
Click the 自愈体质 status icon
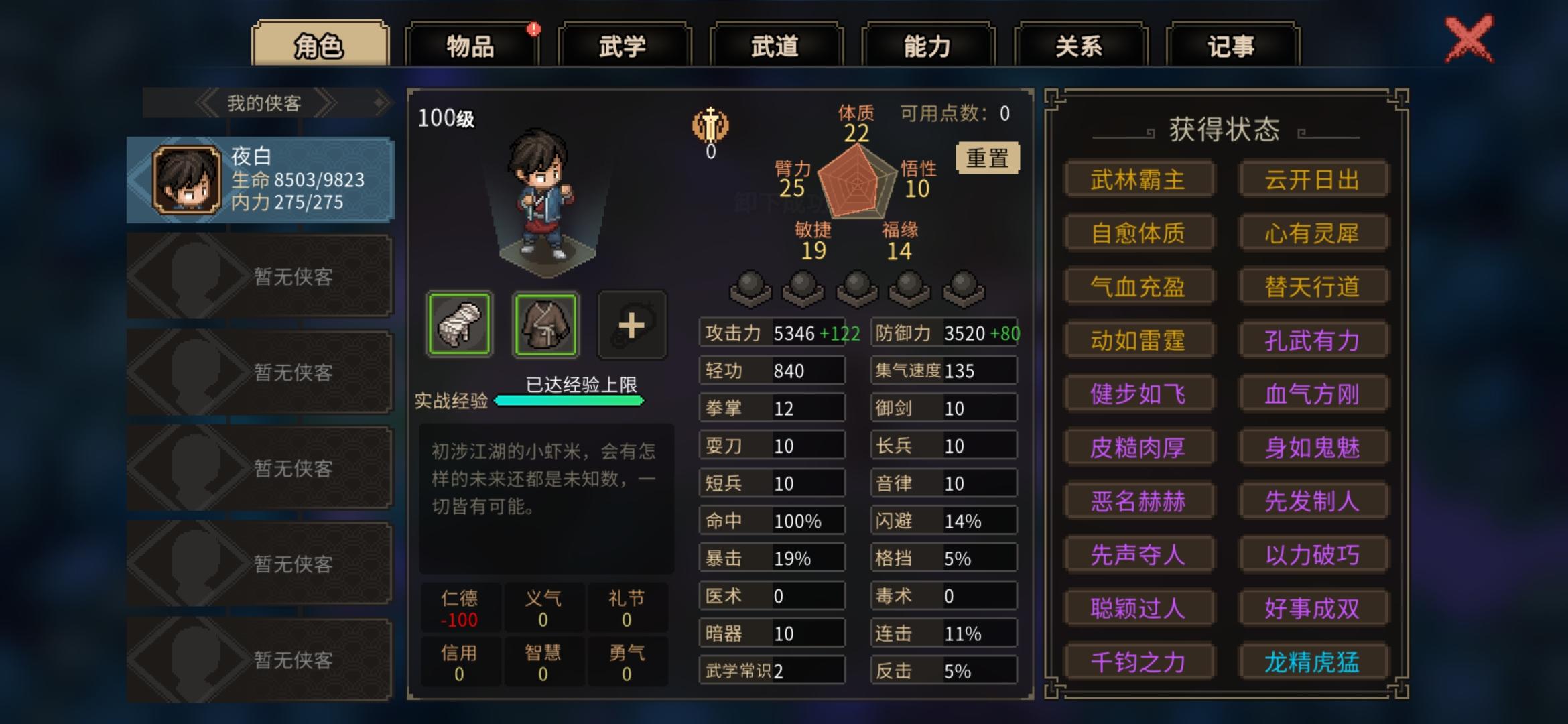click(x=1139, y=233)
